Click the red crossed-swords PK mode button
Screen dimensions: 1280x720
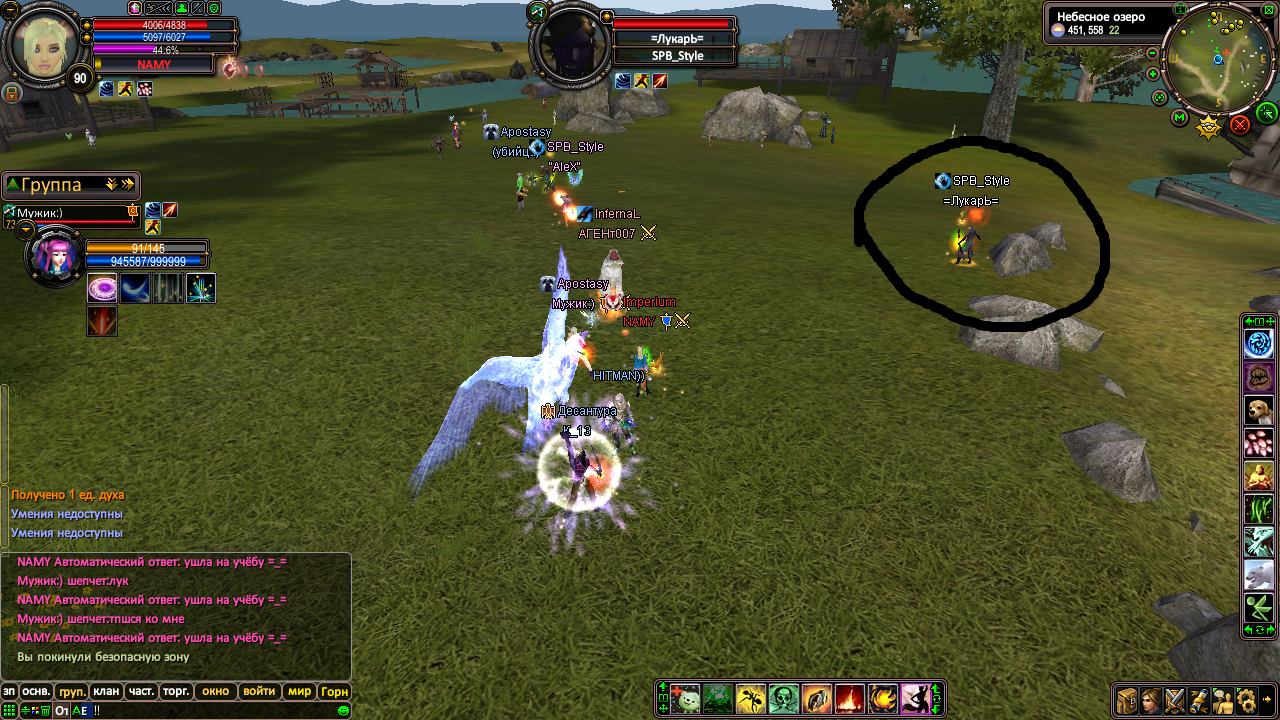(1240, 124)
